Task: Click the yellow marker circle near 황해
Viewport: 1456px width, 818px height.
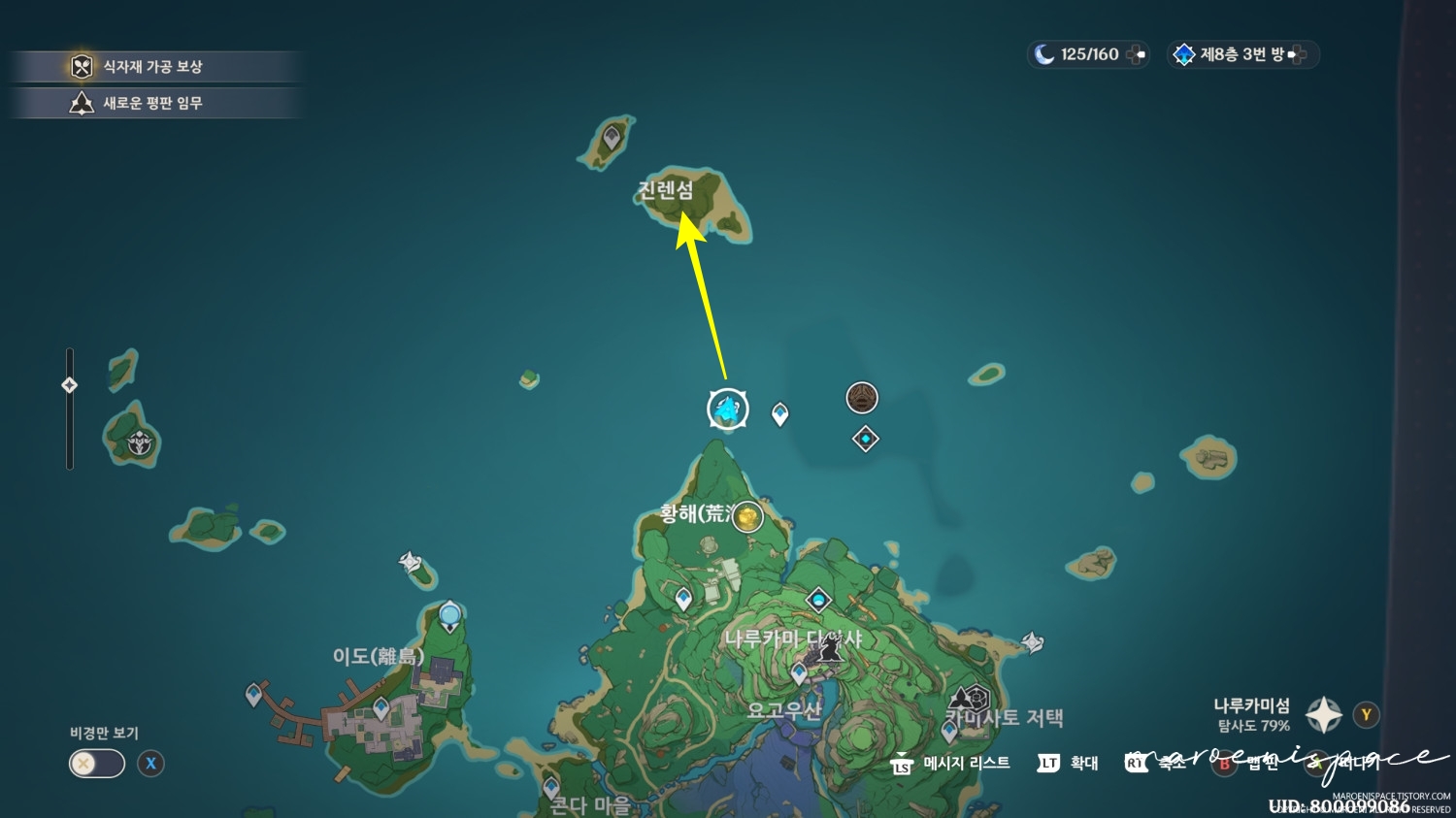Action: click(x=747, y=517)
